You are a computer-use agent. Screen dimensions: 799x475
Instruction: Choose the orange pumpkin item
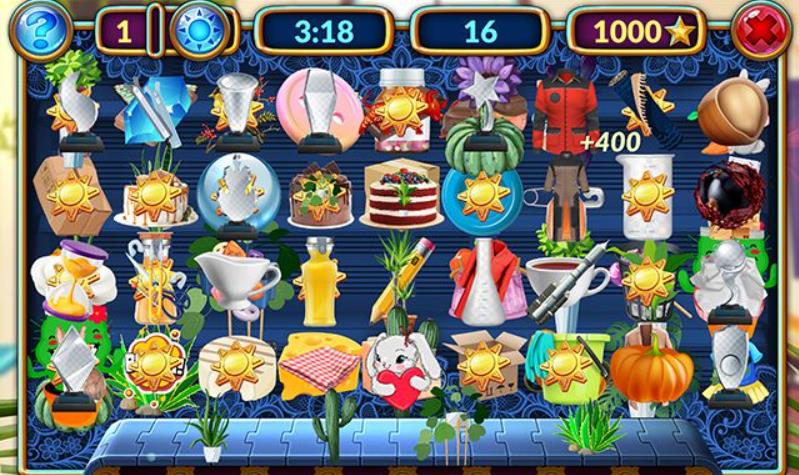click(651, 368)
